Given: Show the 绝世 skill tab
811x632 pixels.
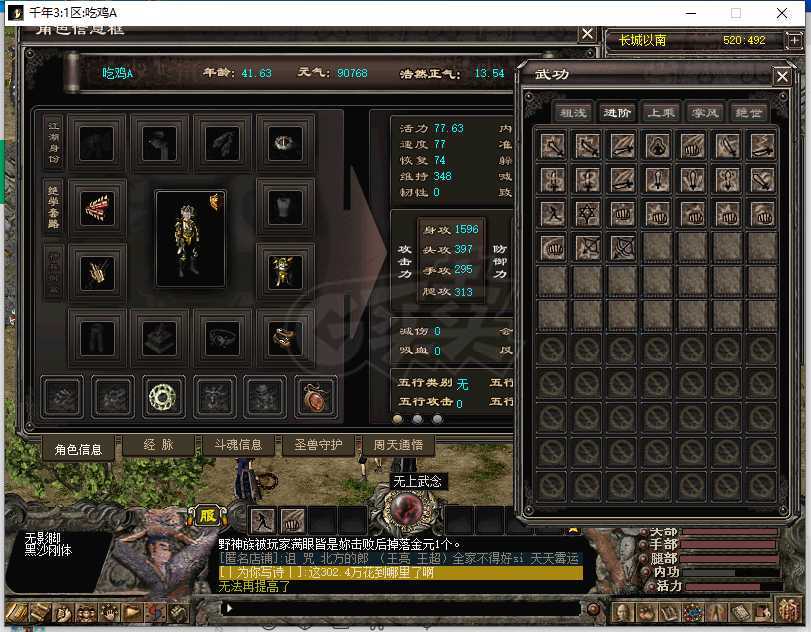Looking at the screenshot, I should pyautogui.click(x=747, y=113).
